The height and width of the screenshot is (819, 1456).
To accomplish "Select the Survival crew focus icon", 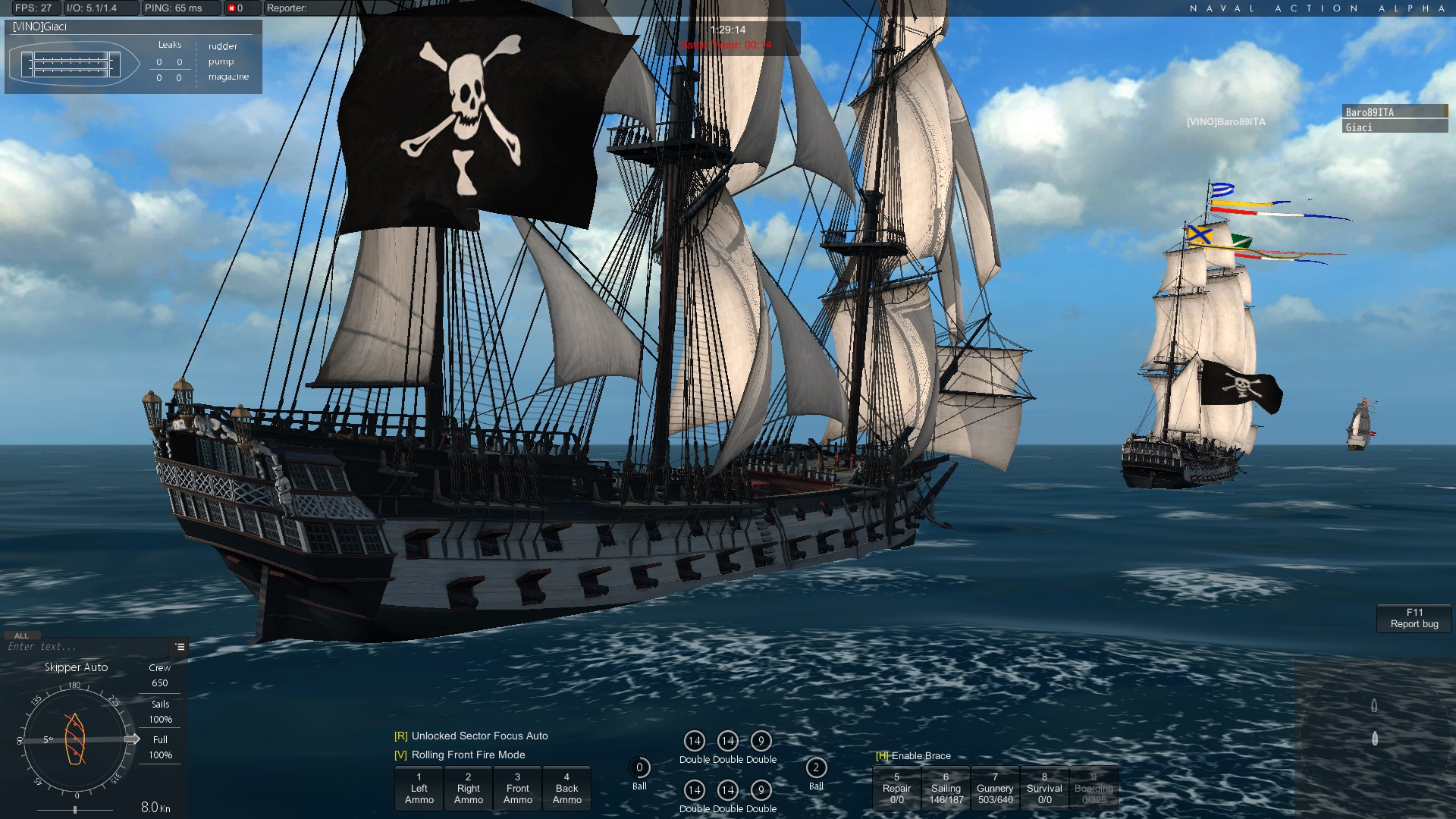I will (1044, 789).
